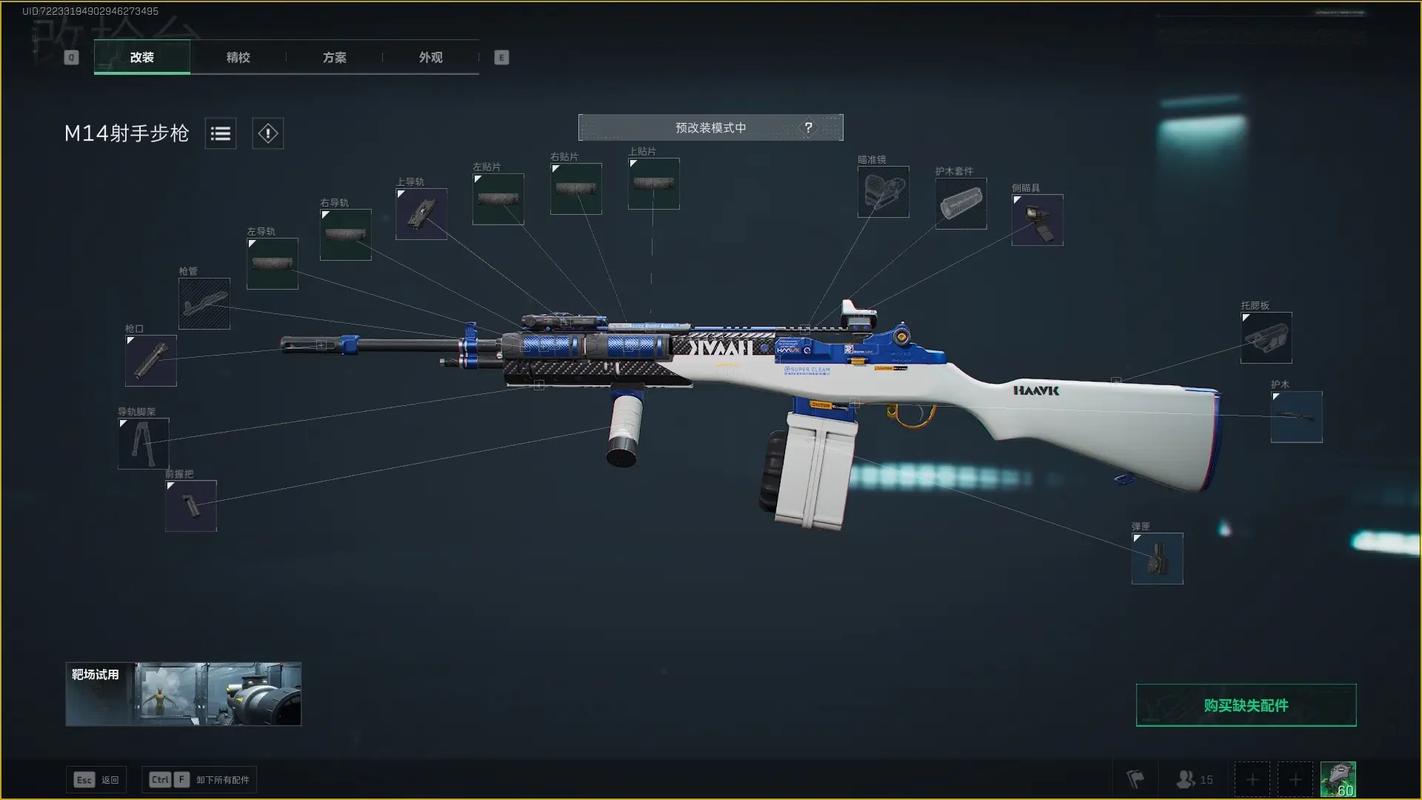Select the 左贴片 patch slot
The image size is (1422, 800).
click(498, 198)
